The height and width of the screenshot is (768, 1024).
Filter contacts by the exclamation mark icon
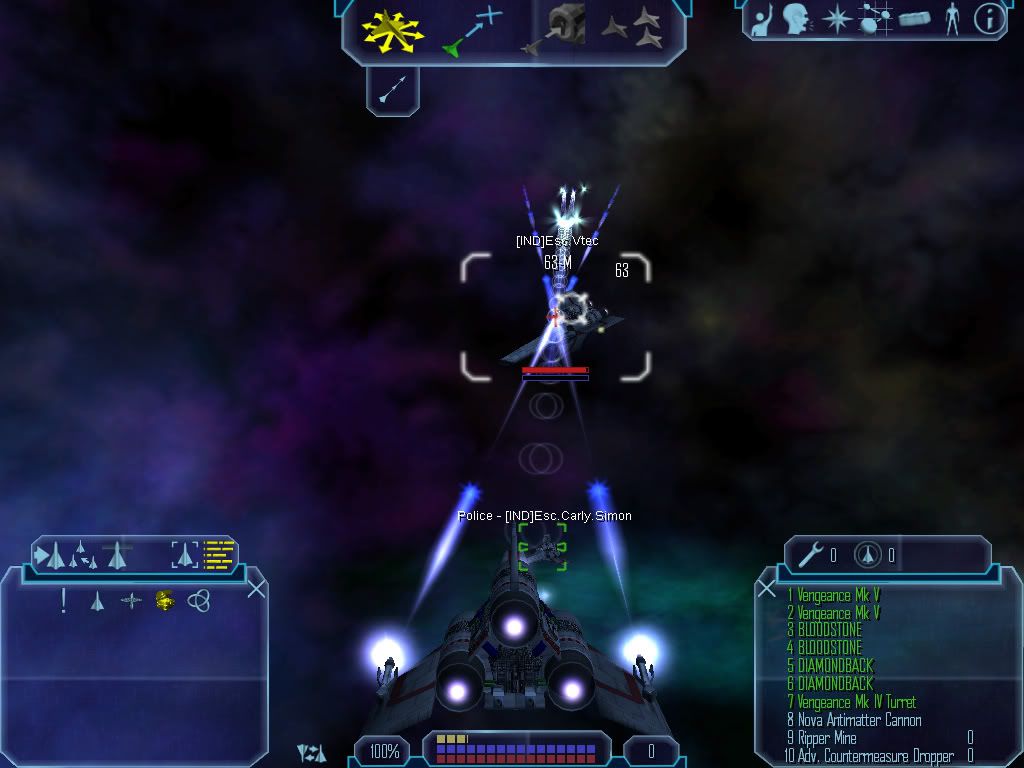pos(64,601)
